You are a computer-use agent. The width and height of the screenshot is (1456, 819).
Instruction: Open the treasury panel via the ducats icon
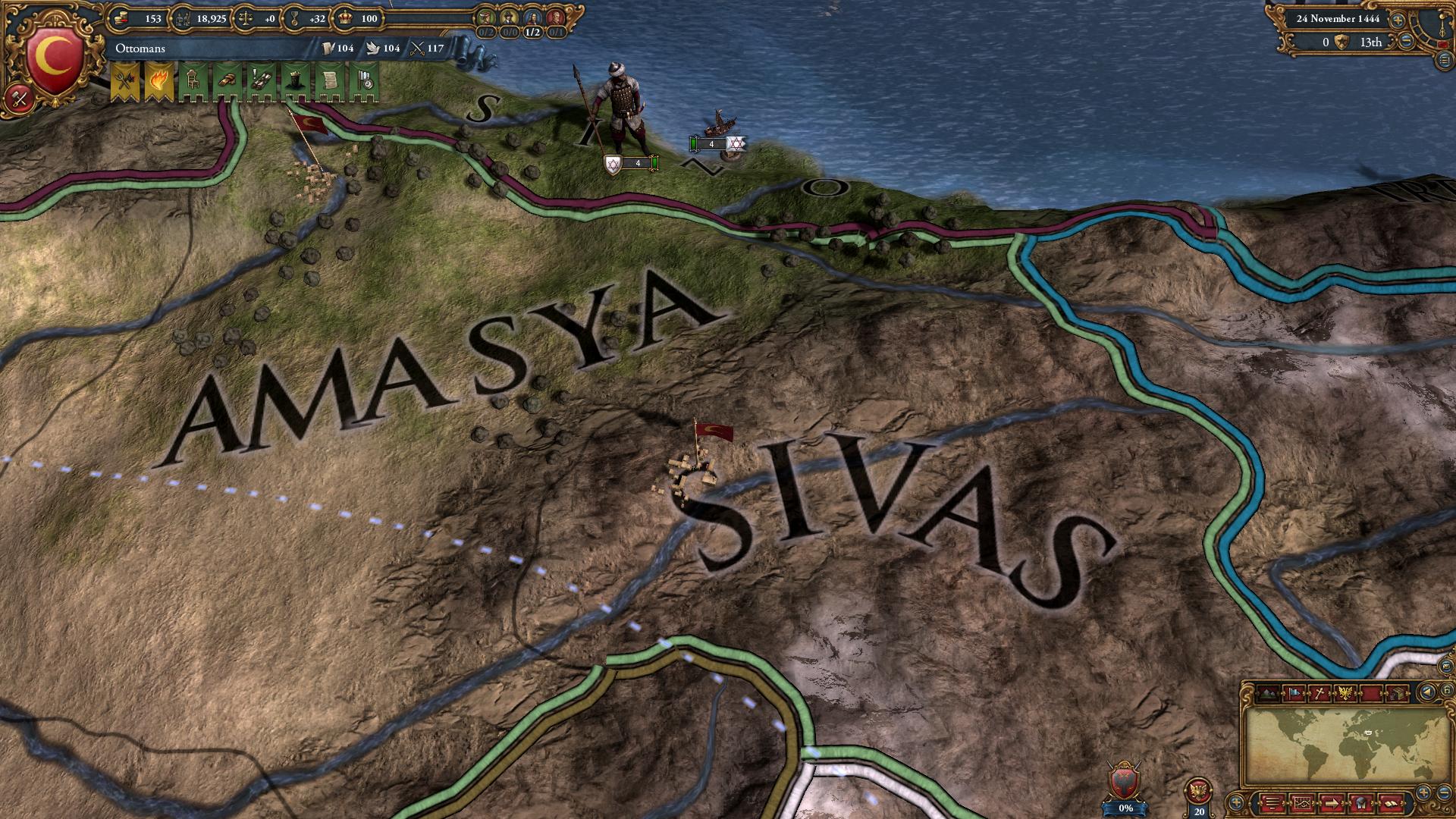click(122, 18)
